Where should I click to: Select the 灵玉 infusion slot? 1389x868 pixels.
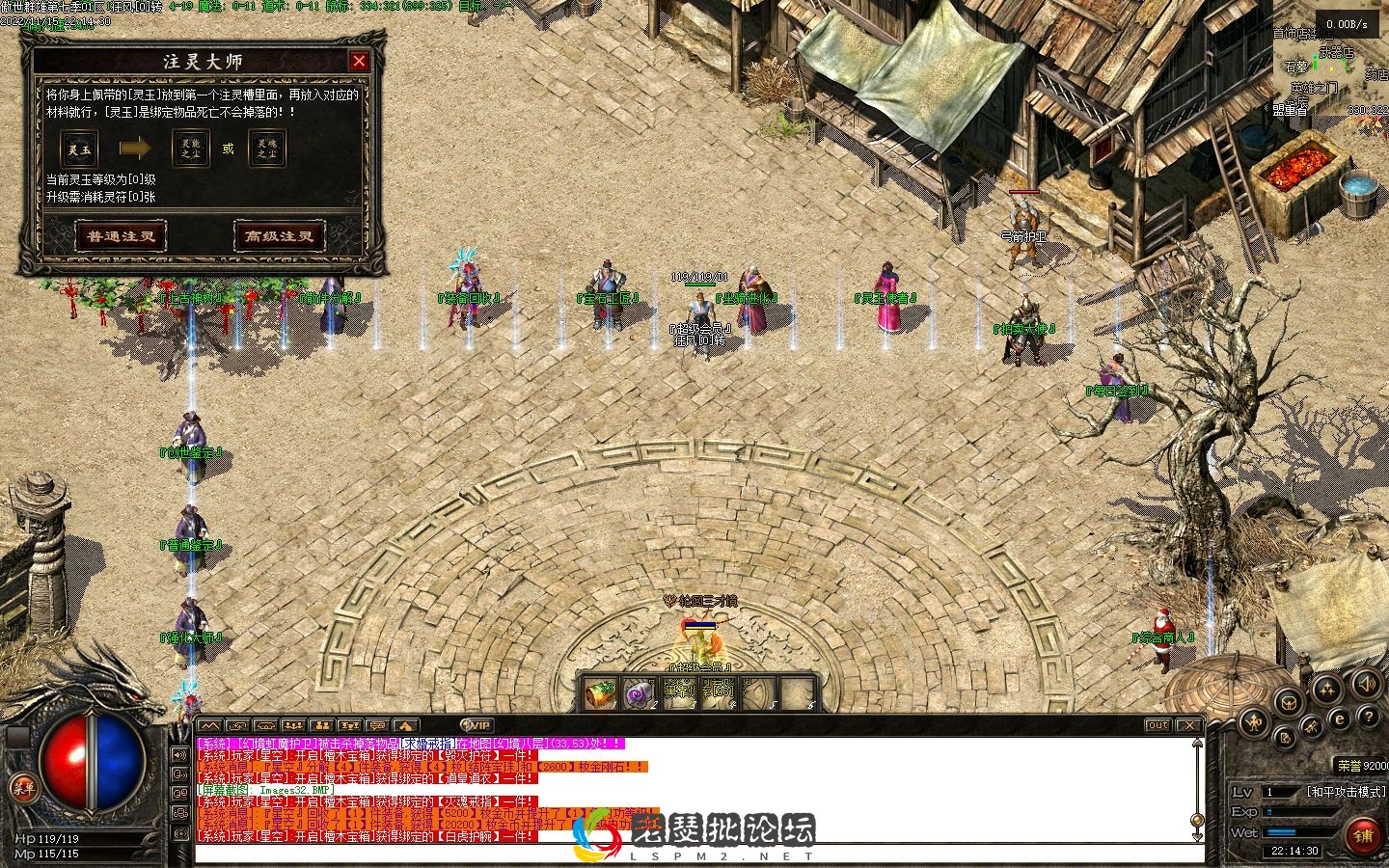(79, 149)
